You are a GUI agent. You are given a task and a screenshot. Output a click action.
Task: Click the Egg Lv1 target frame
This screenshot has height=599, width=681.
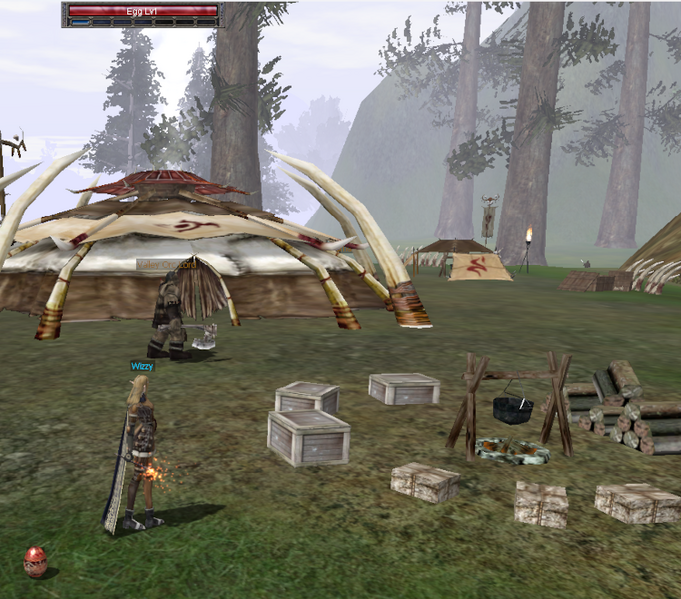point(141,13)
